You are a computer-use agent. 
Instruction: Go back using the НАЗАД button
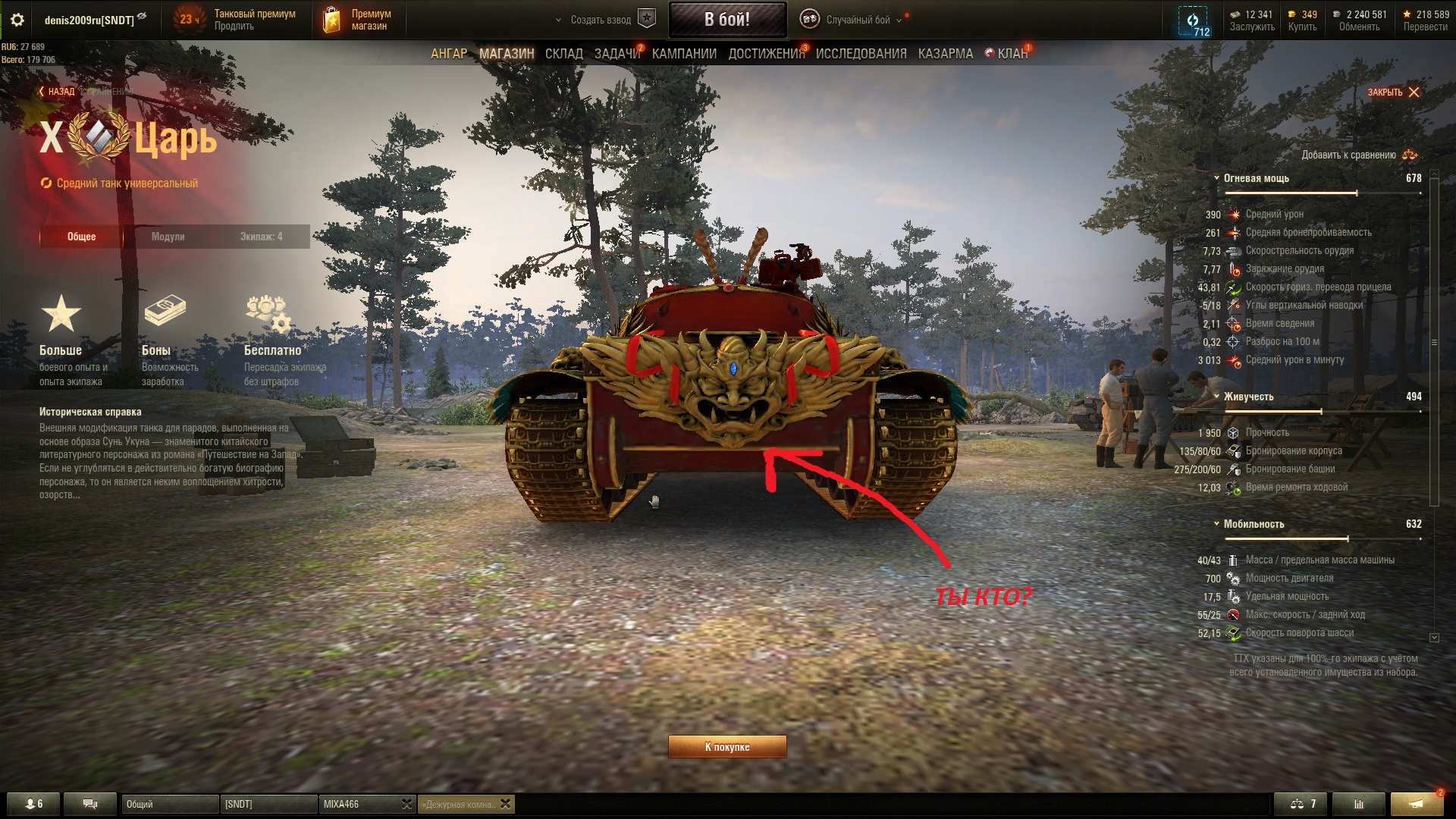pos(57,92)
